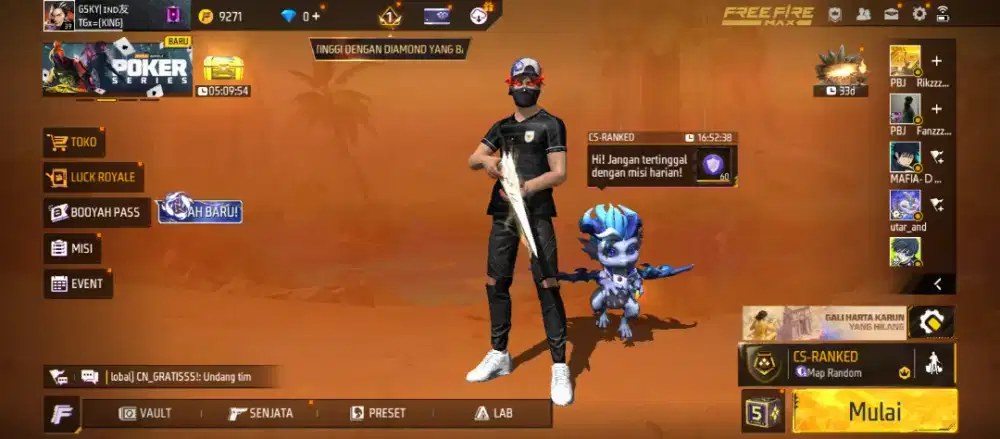1000x439 pixels.
Task: Open the Booyah Pass menu
Action: (97, 212)
